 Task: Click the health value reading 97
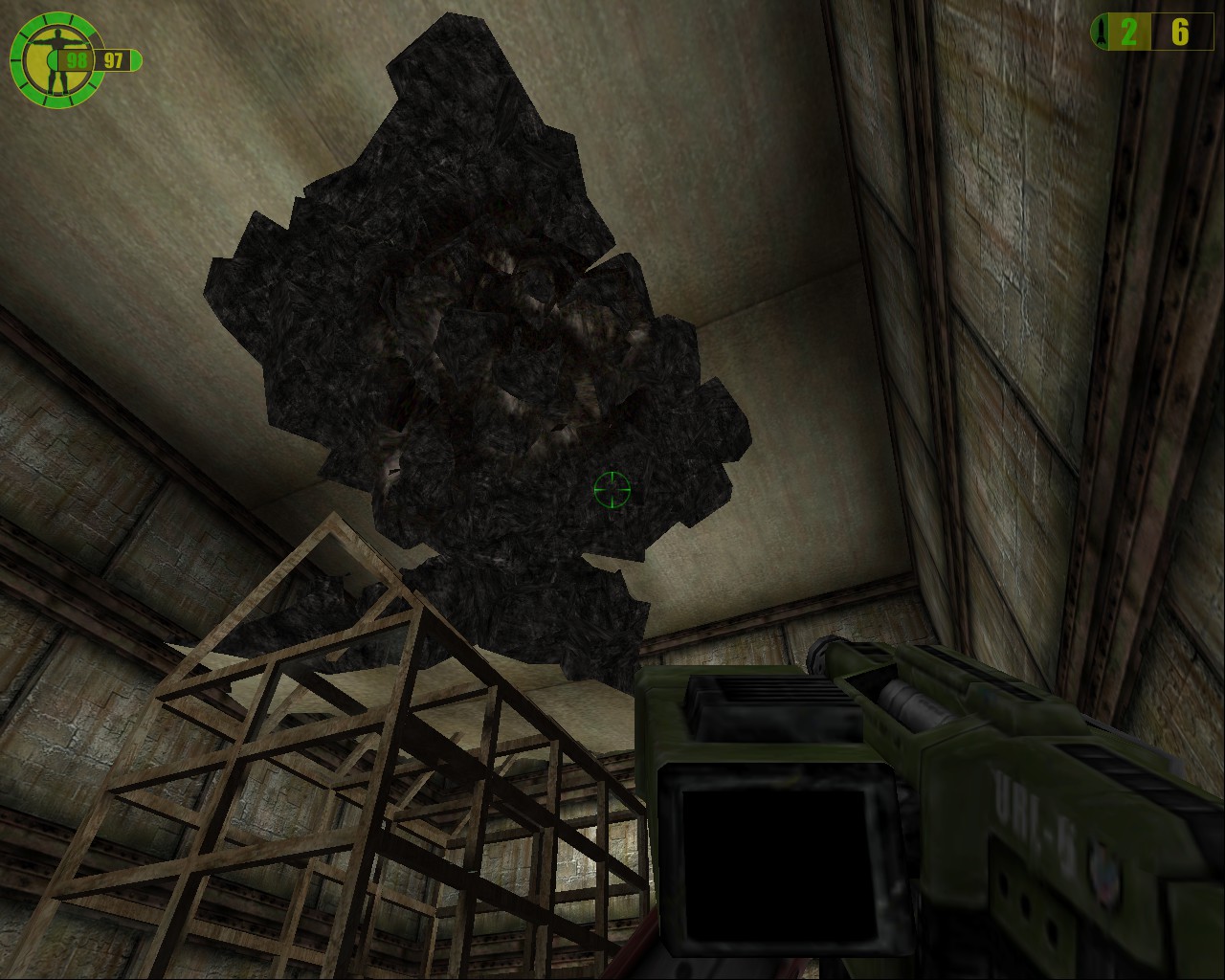[113, 59]
